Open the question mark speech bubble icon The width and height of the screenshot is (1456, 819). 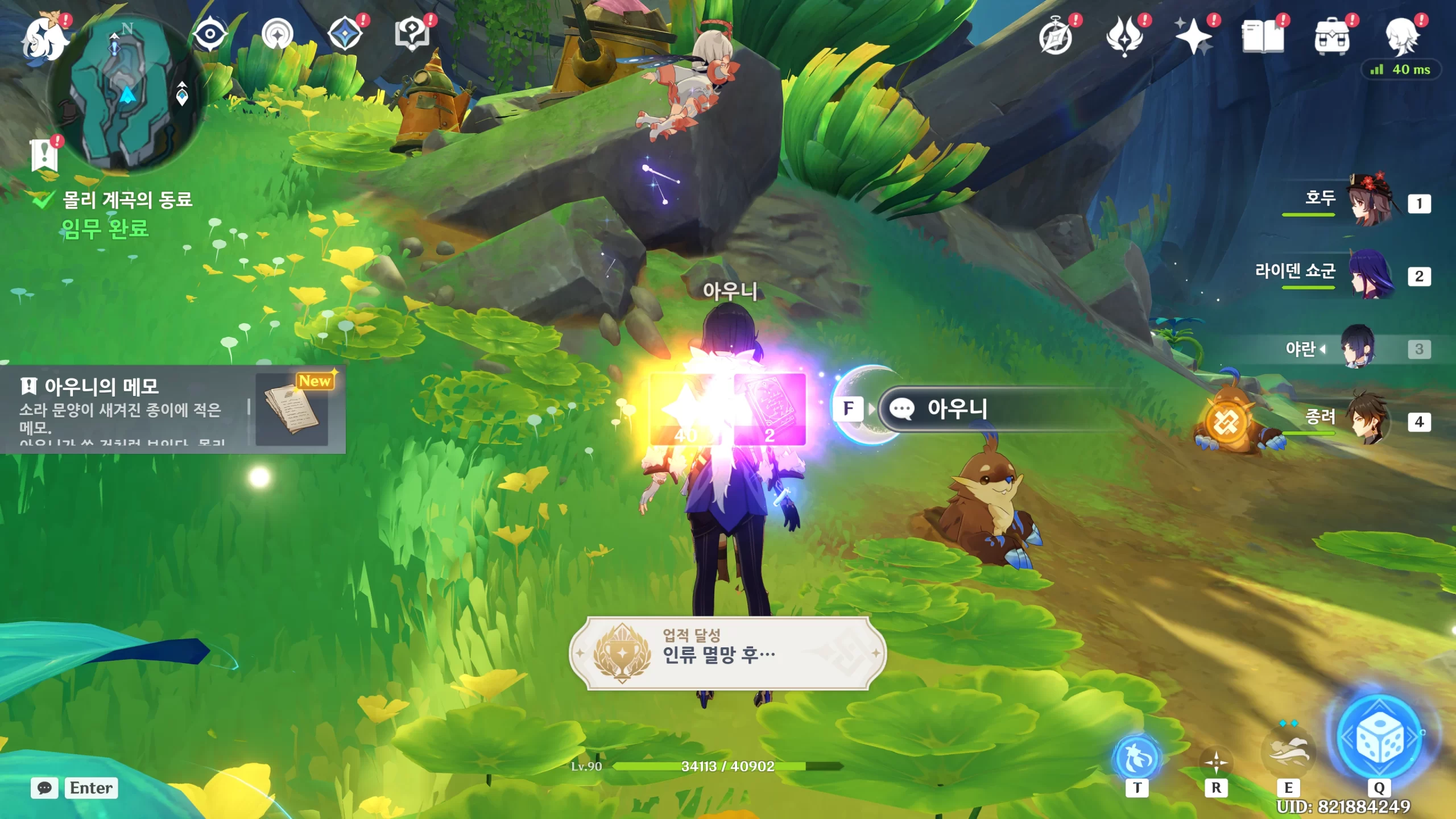[x=412, y=34]
